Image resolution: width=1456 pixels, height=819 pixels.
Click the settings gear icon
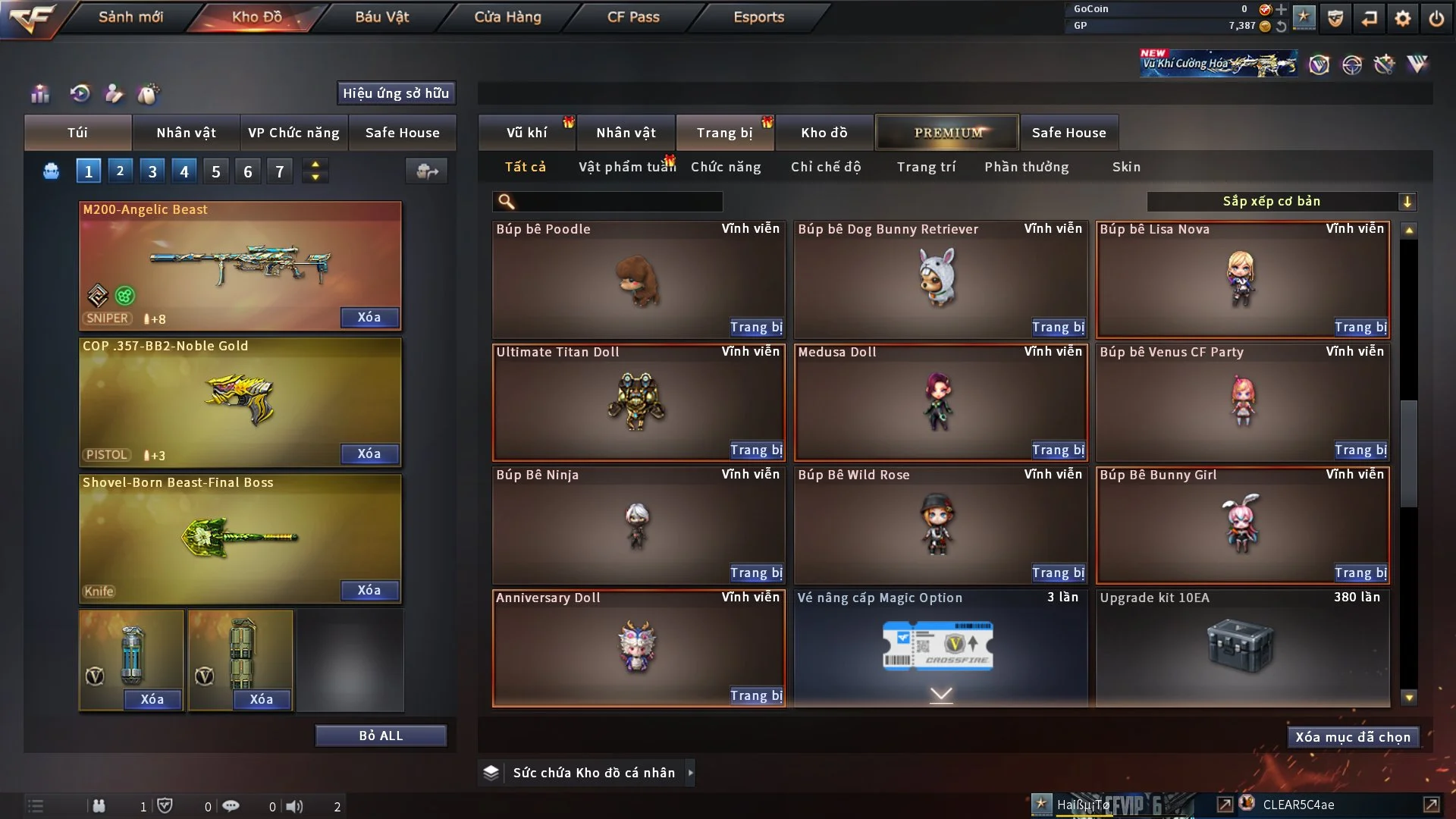point(1402,18)
